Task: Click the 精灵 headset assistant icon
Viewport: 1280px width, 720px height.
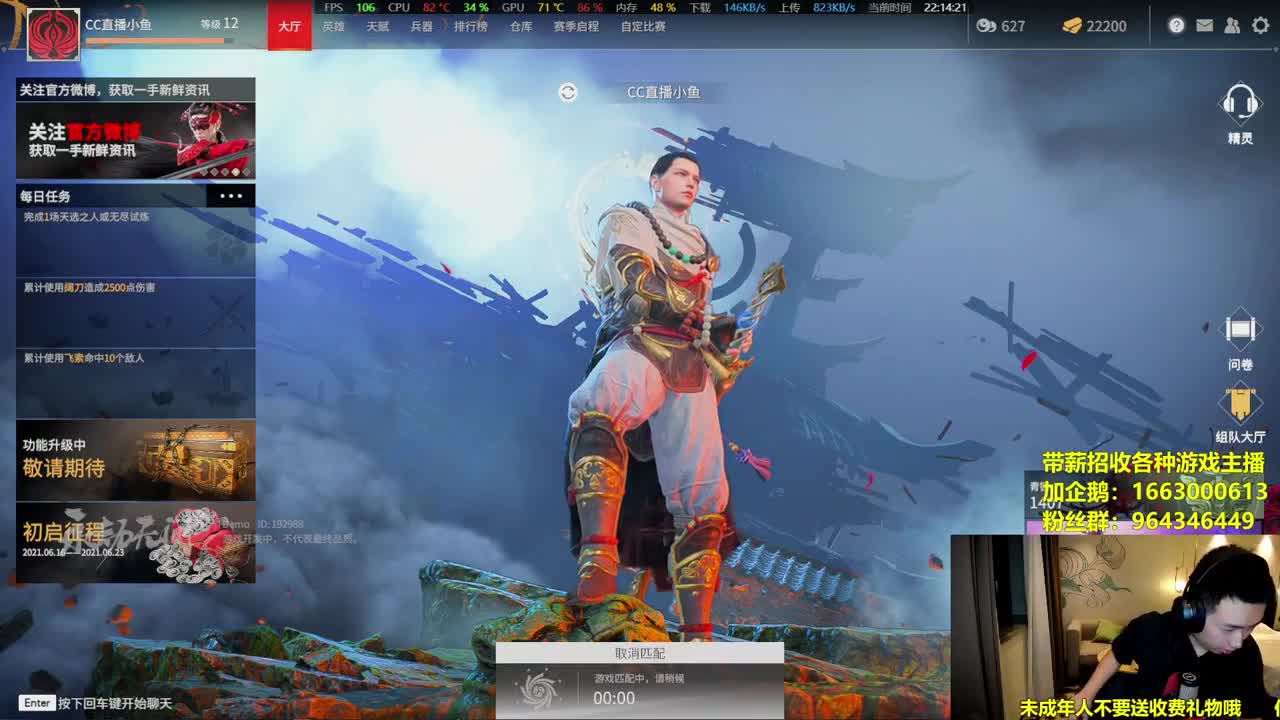Action: pyautogui.click(x=1240, y=110)
